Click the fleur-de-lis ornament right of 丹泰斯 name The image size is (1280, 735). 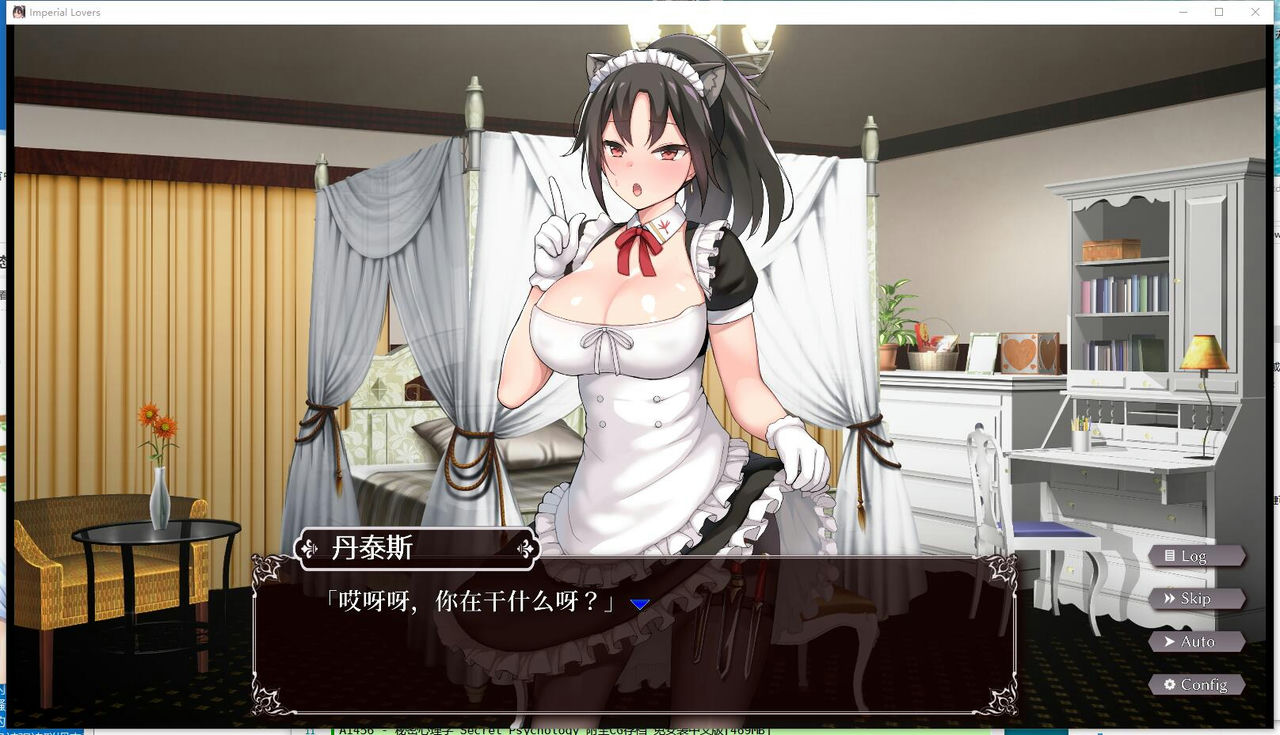coord(527,548)
